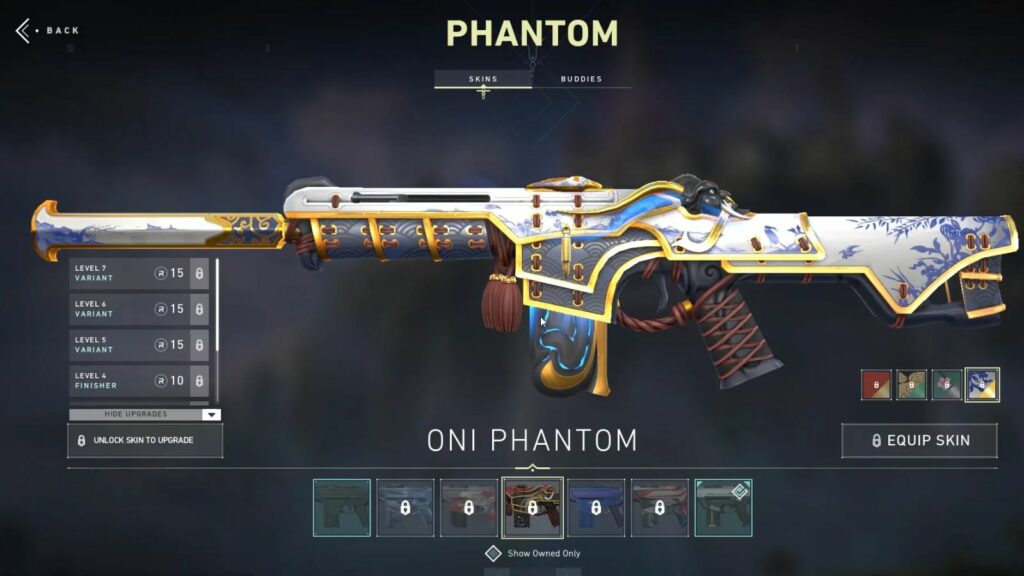Choose the Level 6 Variant upgrade row
This screenshot has height=576, width=1024.
(139, 309)
